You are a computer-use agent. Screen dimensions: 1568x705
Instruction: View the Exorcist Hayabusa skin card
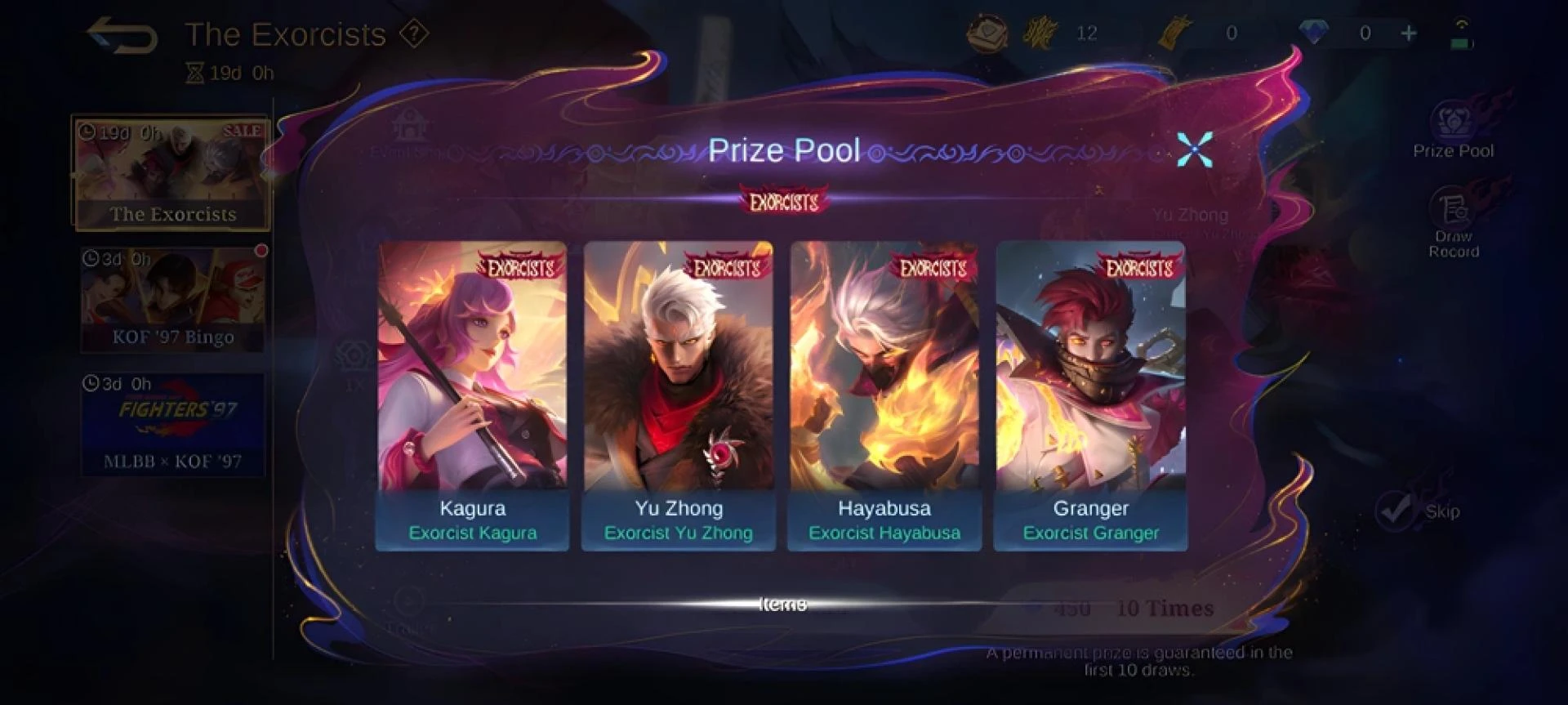click(x=884, y=395)
